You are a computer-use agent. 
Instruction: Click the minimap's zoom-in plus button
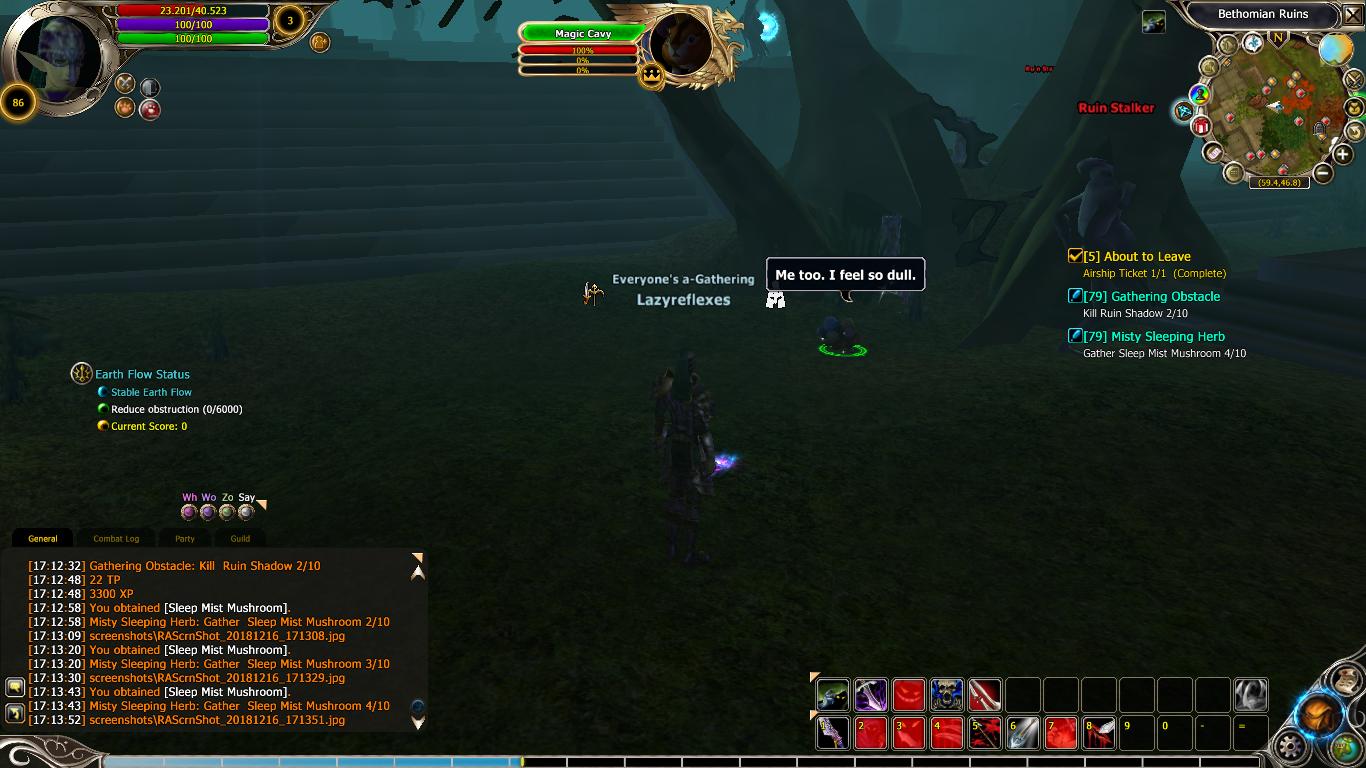(x=1342, y=153)
